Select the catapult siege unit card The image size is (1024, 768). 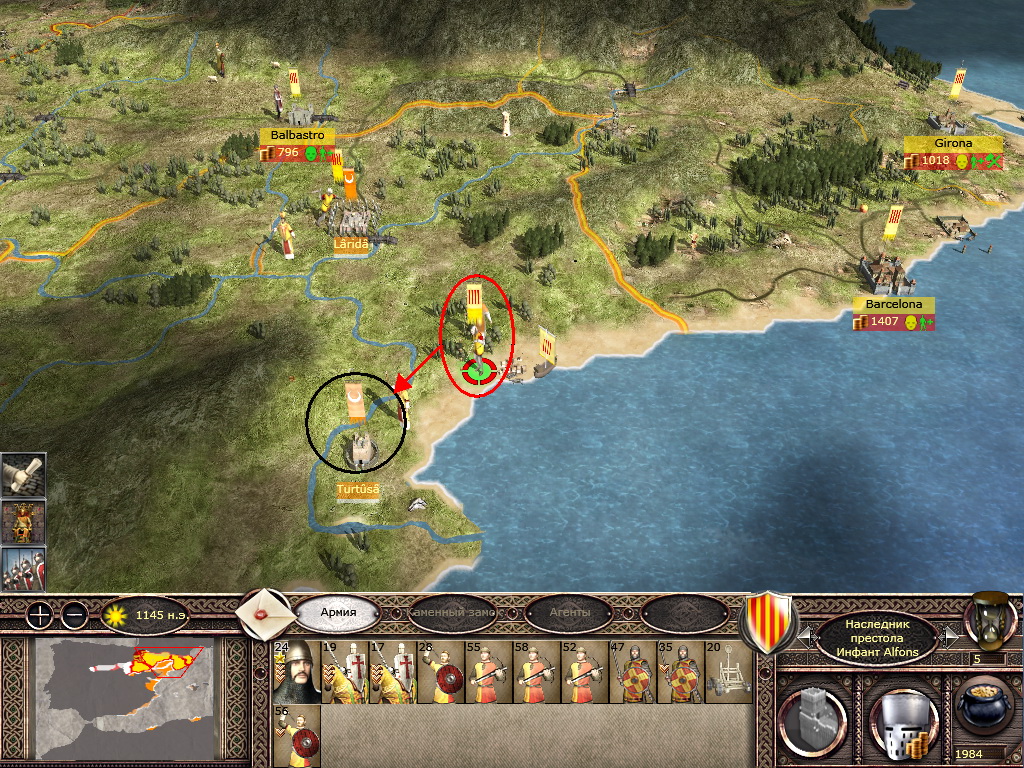pos(727,672)
